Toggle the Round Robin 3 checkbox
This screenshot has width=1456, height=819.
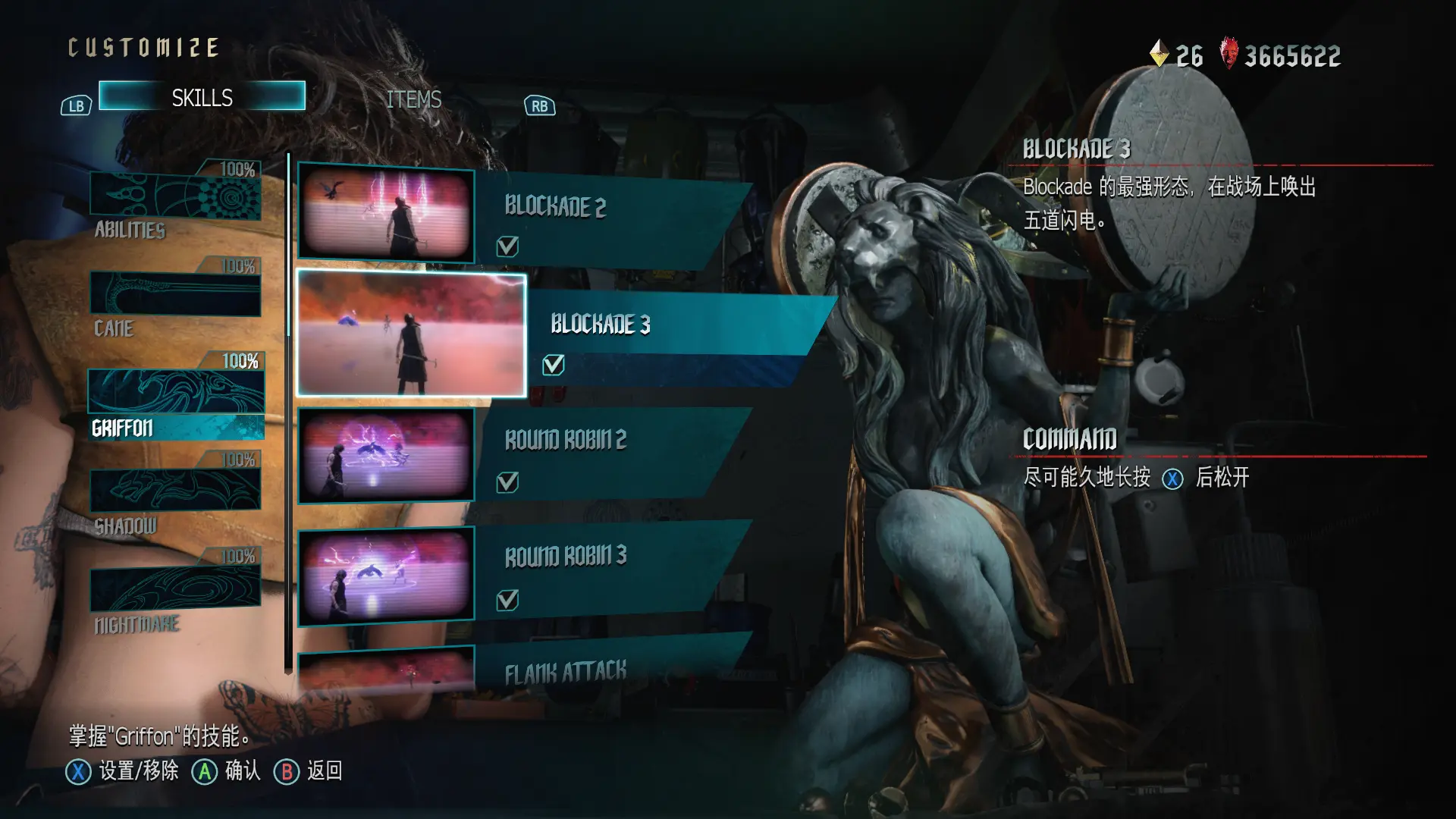507,601
